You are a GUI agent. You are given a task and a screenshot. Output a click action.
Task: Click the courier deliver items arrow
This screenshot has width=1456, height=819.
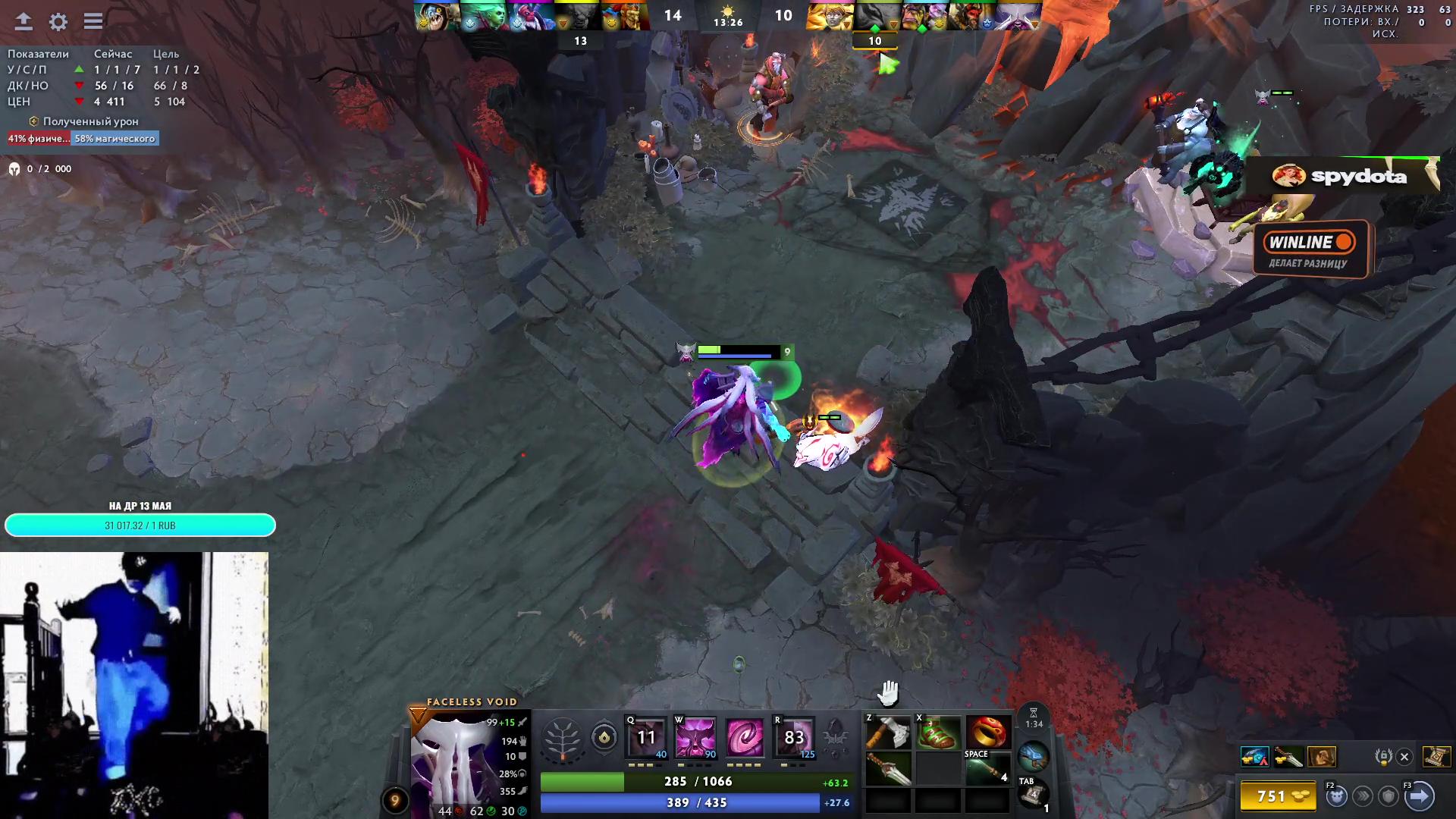(x=1420, y=796)
